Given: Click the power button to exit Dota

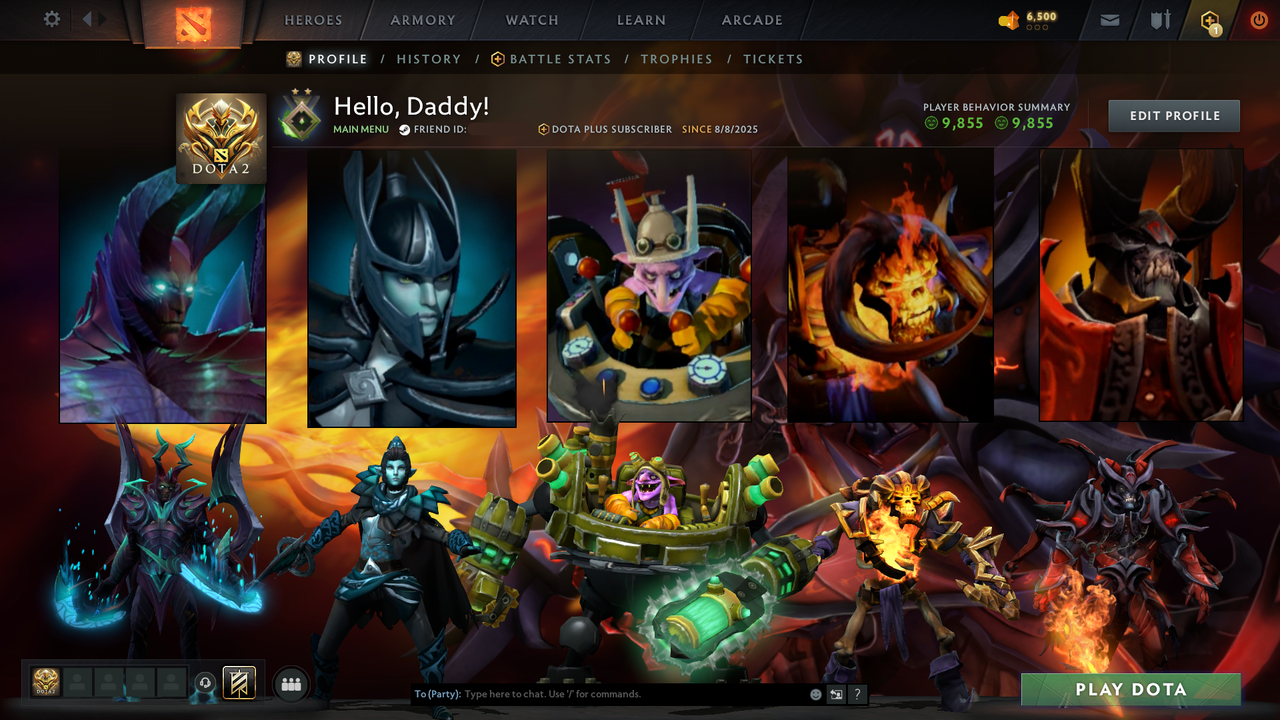Looking at the screenshot, I should [x=1258, y=20].
